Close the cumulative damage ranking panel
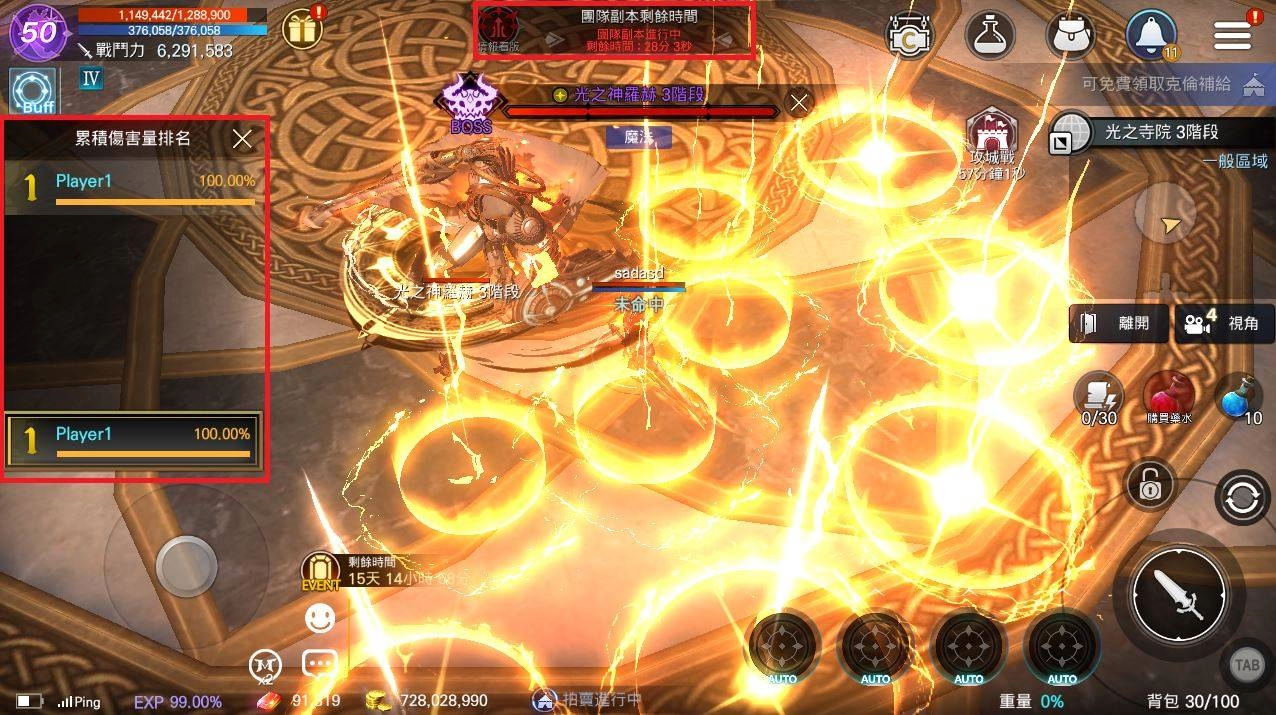 pos(242,139)
